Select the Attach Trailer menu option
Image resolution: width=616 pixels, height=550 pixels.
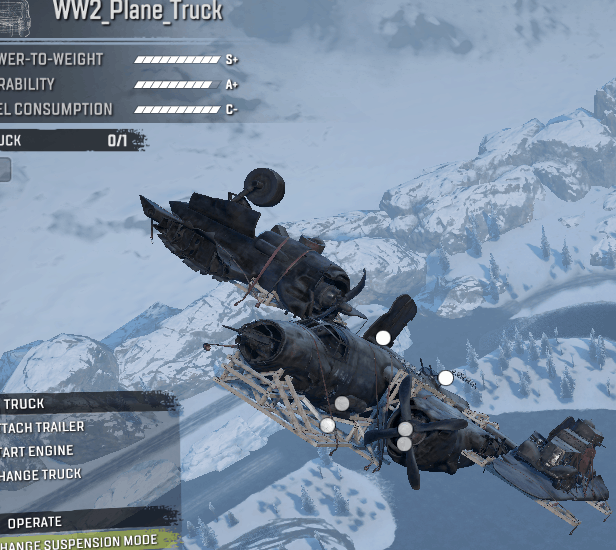click(45, 427)
